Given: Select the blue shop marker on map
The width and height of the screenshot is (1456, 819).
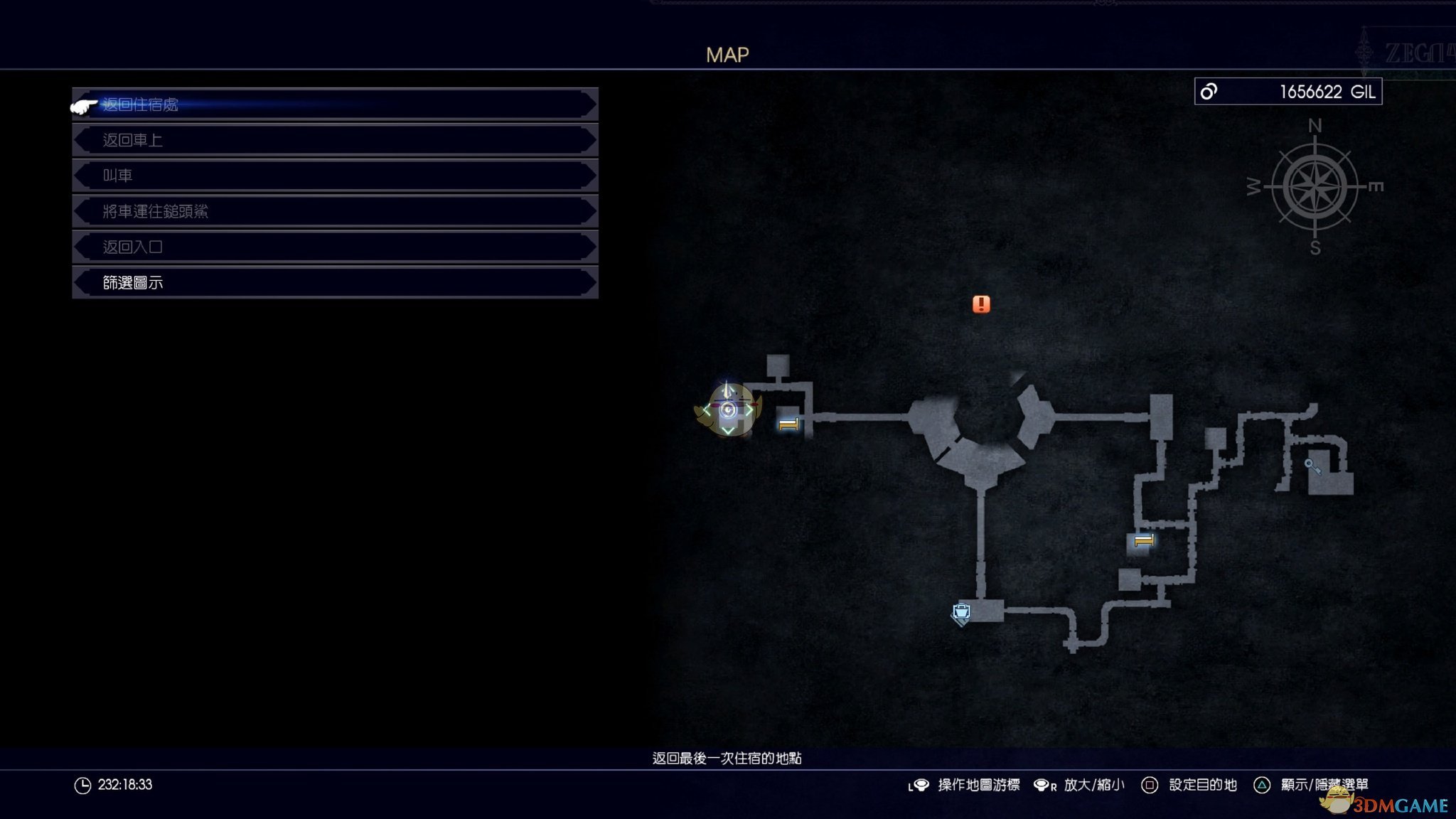Looking at the screenshot, I should [x=961, y=612].
